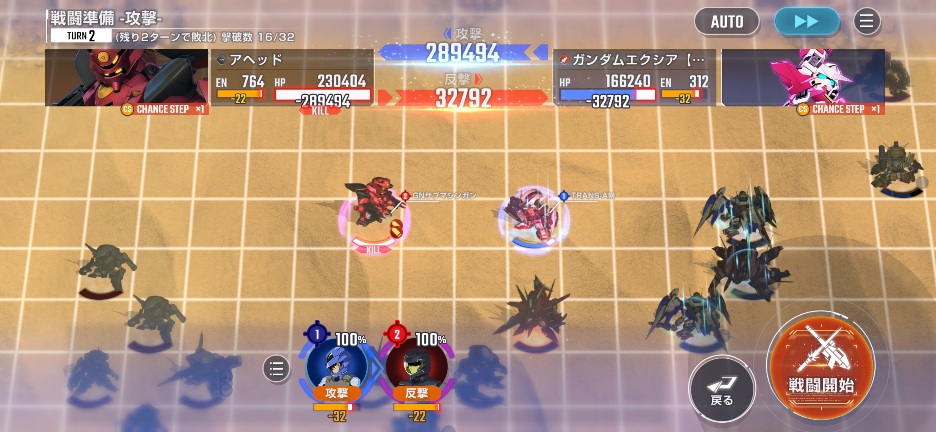View the ガンダムエクシア unit portrait

tap(803, 77)
